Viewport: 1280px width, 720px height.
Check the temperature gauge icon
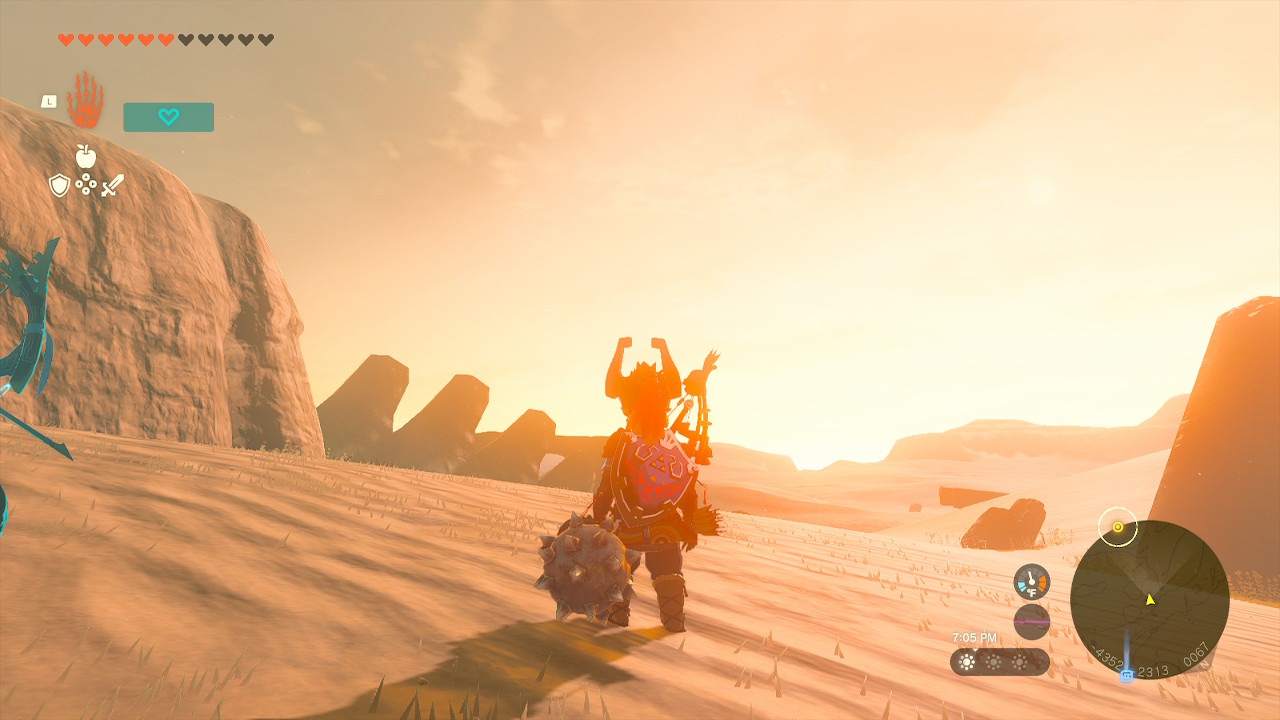pyautogui.click(x=1031, y=582)
